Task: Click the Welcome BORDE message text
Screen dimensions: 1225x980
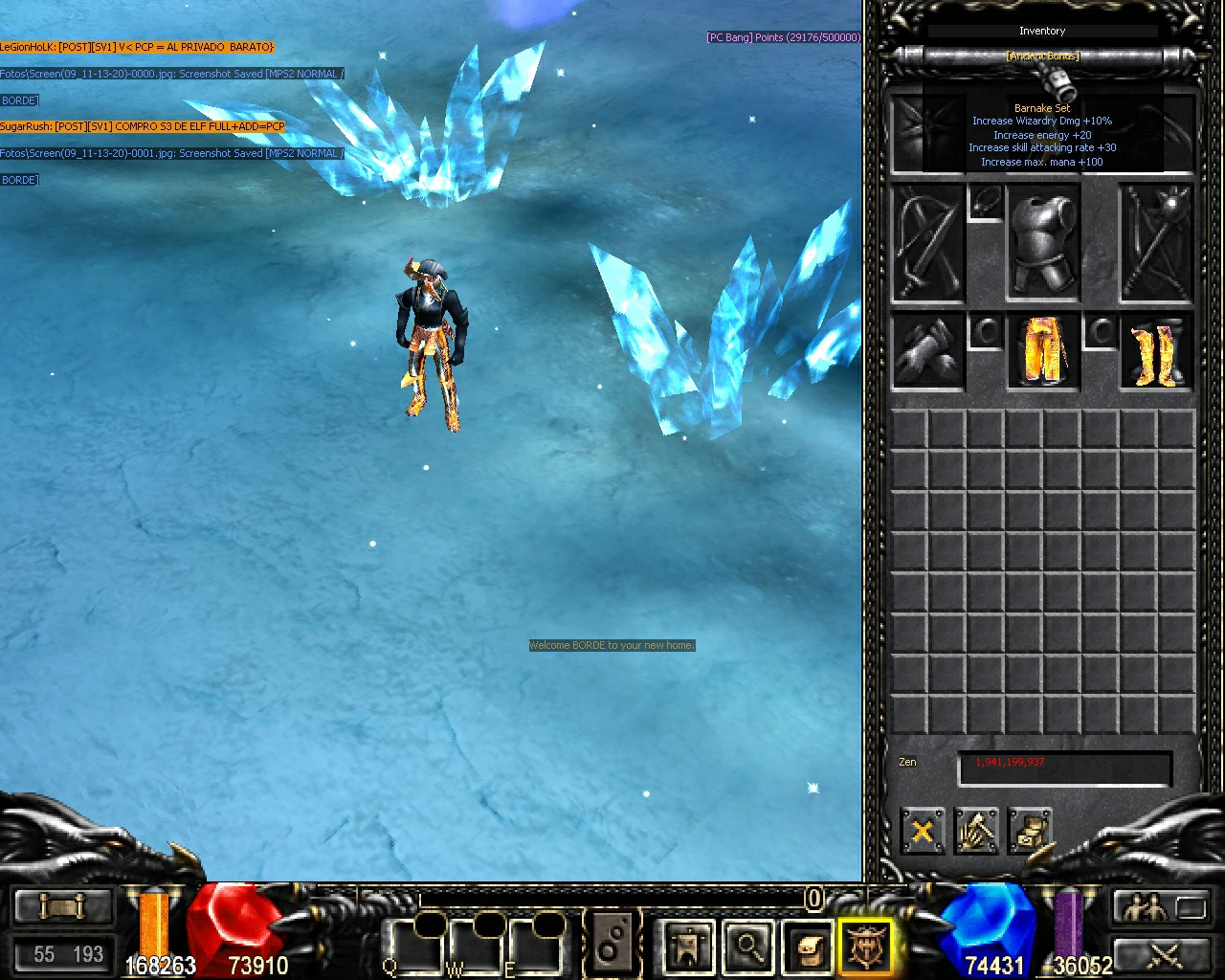Action: (612, 645)
